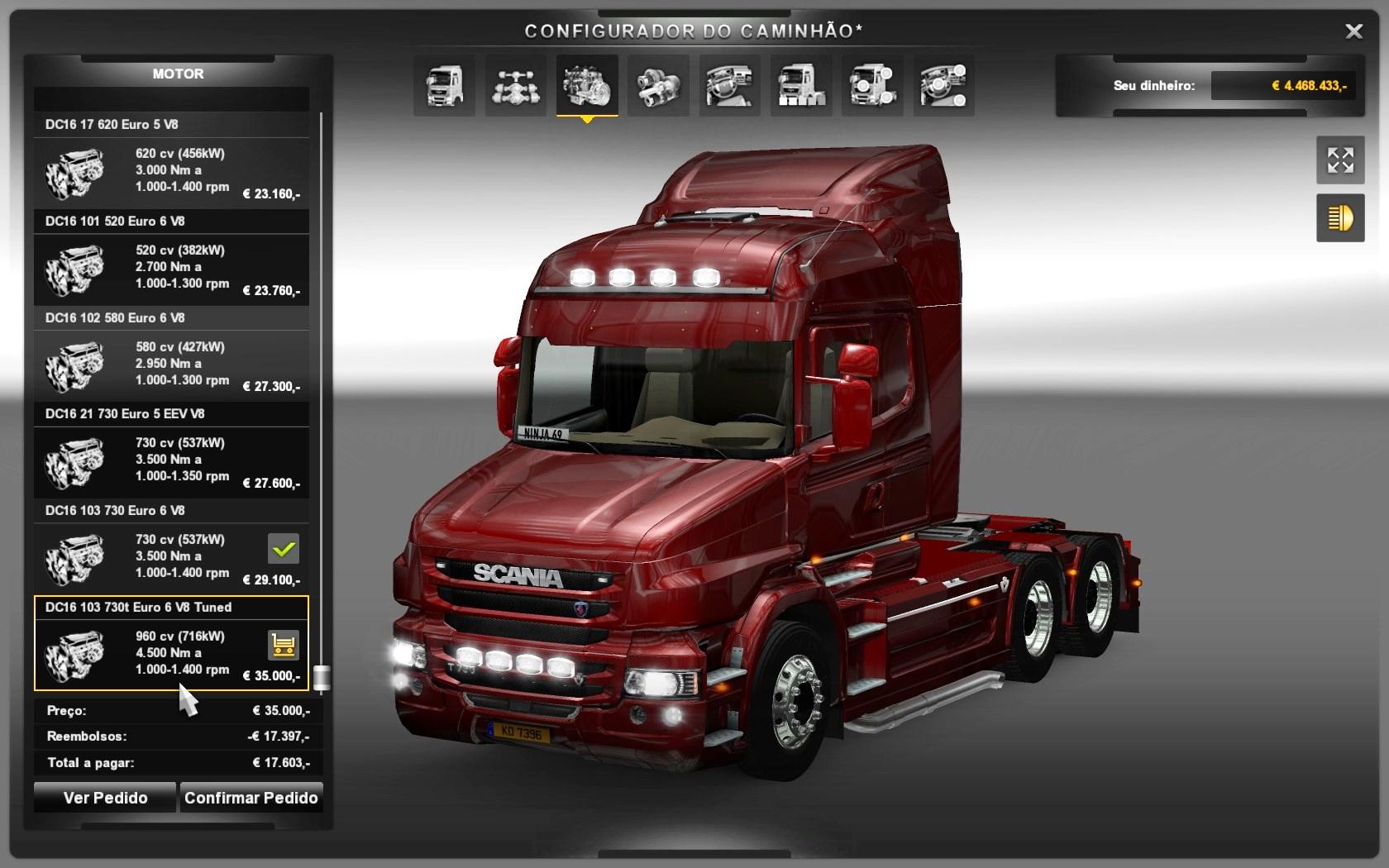
Task: Close the truck configurator window
Action: tap(1353, 31)
